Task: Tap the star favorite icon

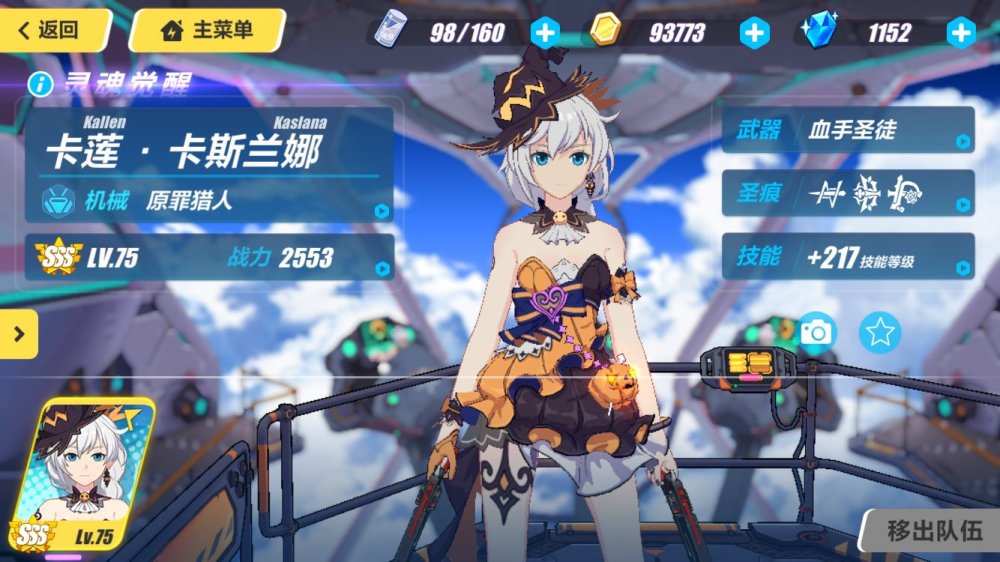Action: point(880,331)
